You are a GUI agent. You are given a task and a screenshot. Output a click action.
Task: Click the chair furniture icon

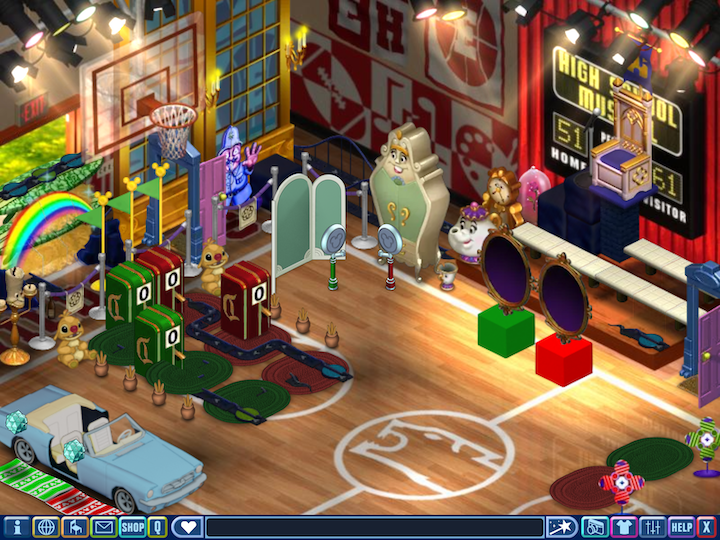click(74, 527)
